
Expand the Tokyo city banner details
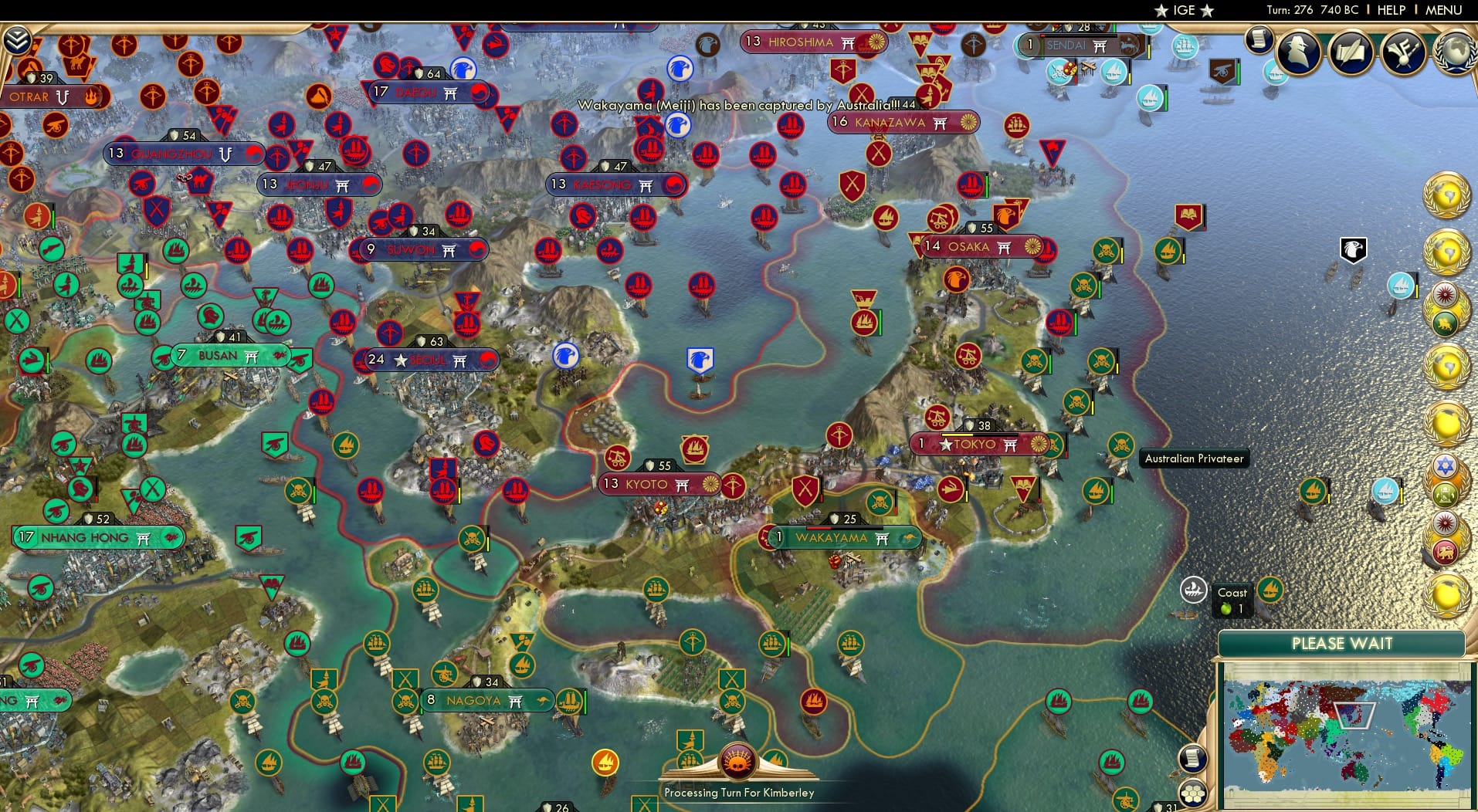(x=977, y=444)
